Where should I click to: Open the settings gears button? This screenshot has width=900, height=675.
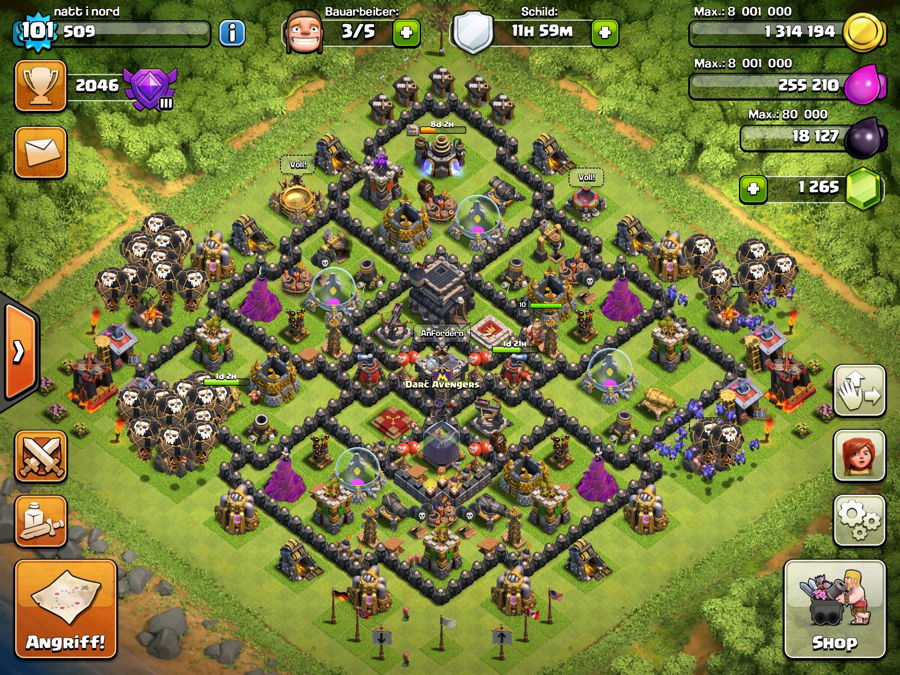click(859, 520)
